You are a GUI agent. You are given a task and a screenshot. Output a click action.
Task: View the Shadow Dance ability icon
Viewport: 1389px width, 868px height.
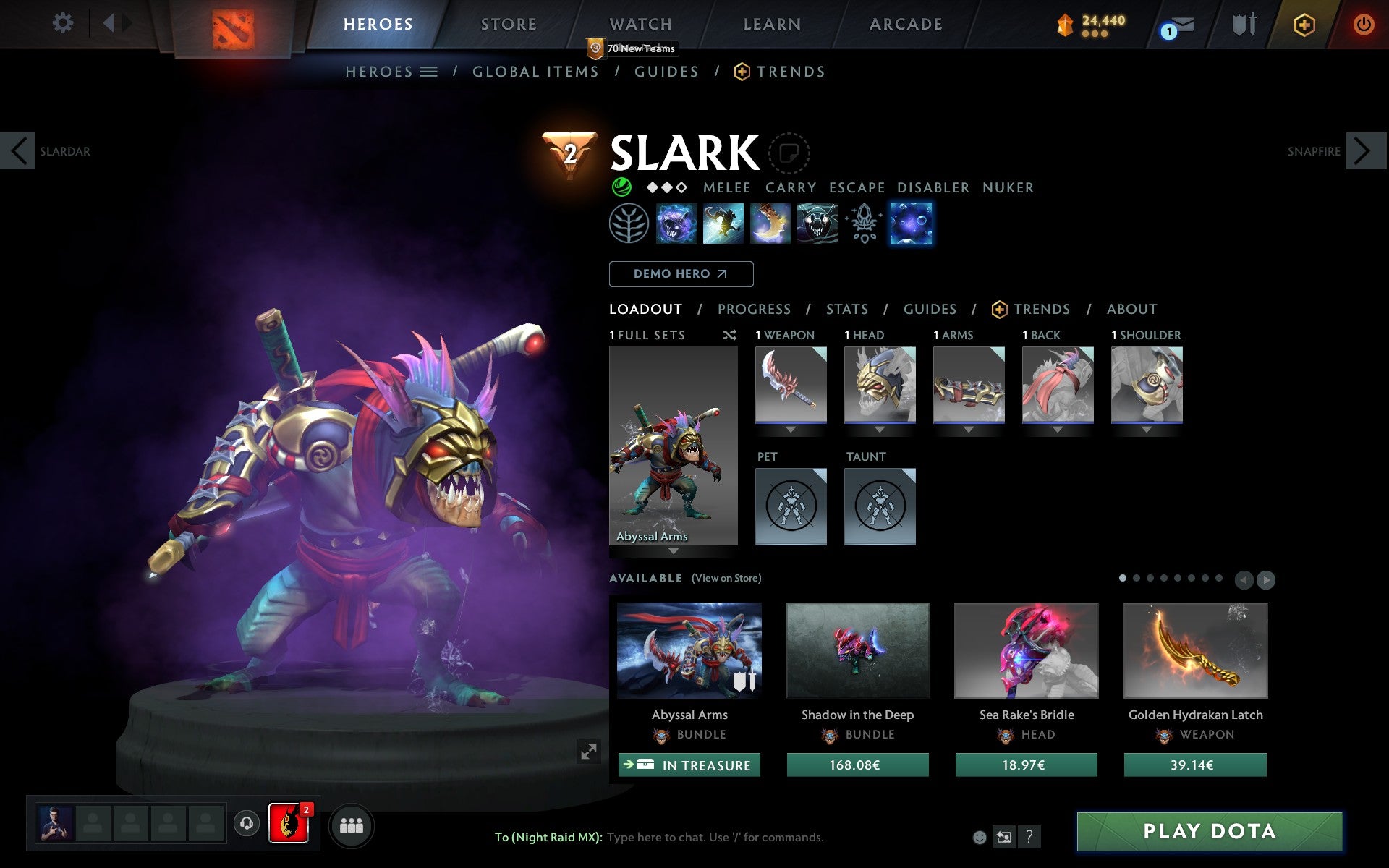[817, 224]
